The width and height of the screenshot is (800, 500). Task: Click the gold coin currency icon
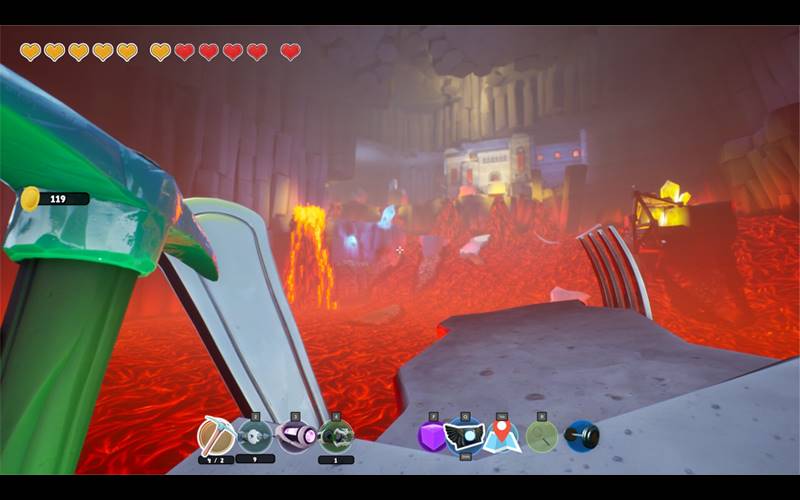tap(30, 198)
